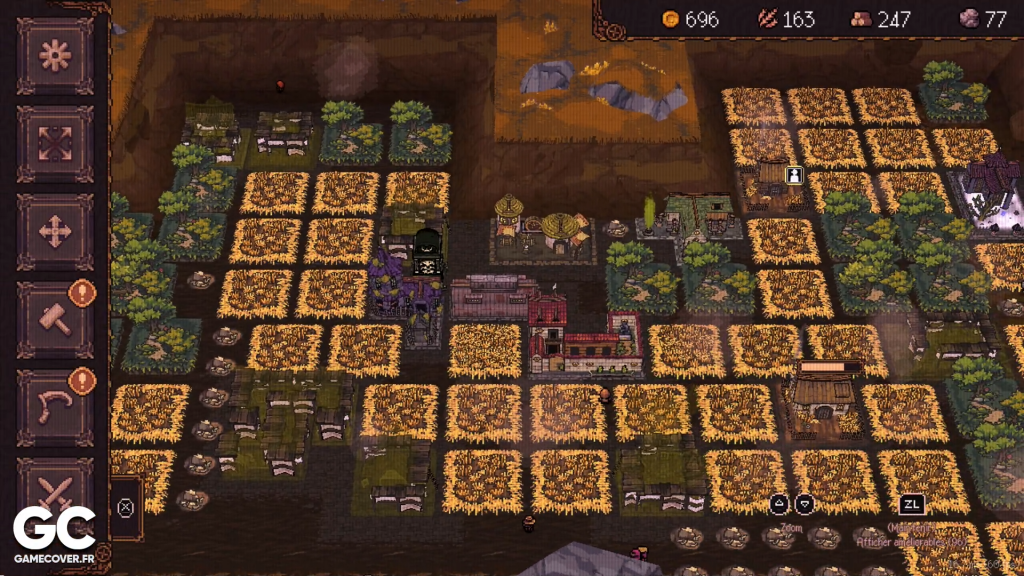Select the move arrows tool
Screen dimensions: 1024x576
(55, 232)
